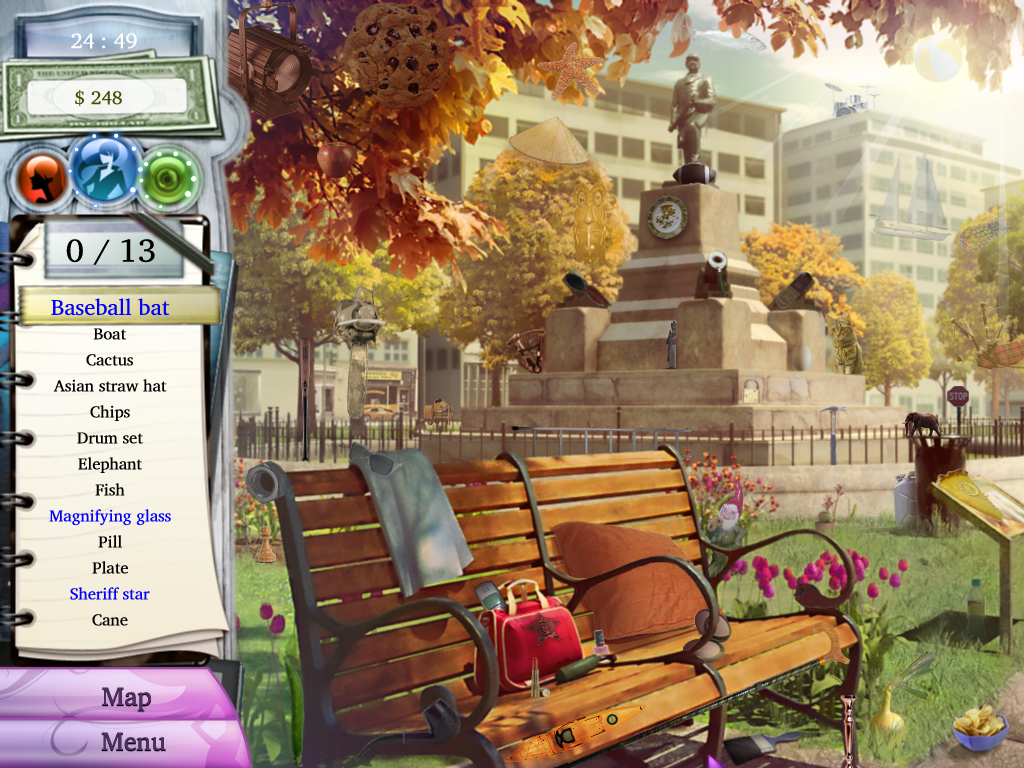1024x768 pixels.
Task: Choose Boat from the item list
Action: (x=110, y=334)
